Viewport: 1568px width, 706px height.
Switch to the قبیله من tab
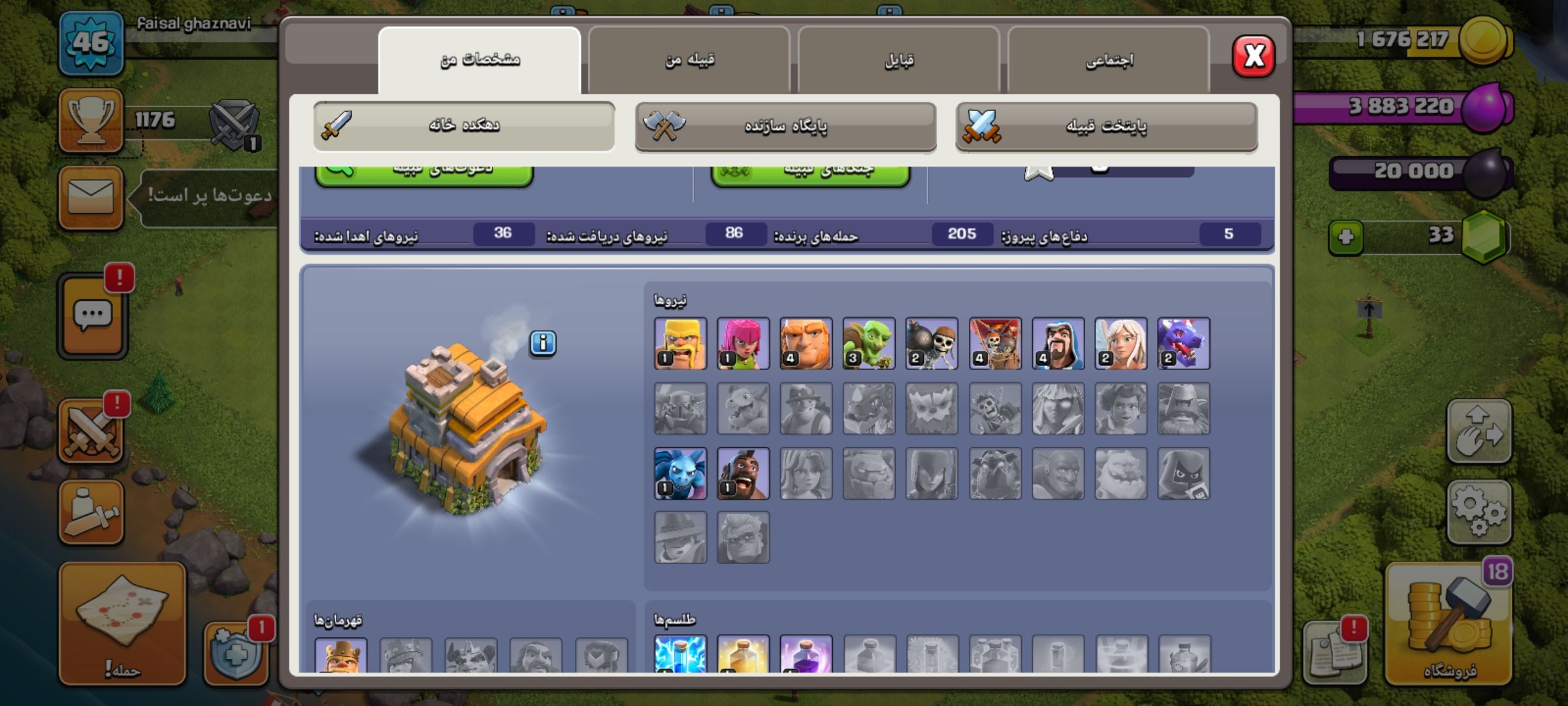click(689, 60)
